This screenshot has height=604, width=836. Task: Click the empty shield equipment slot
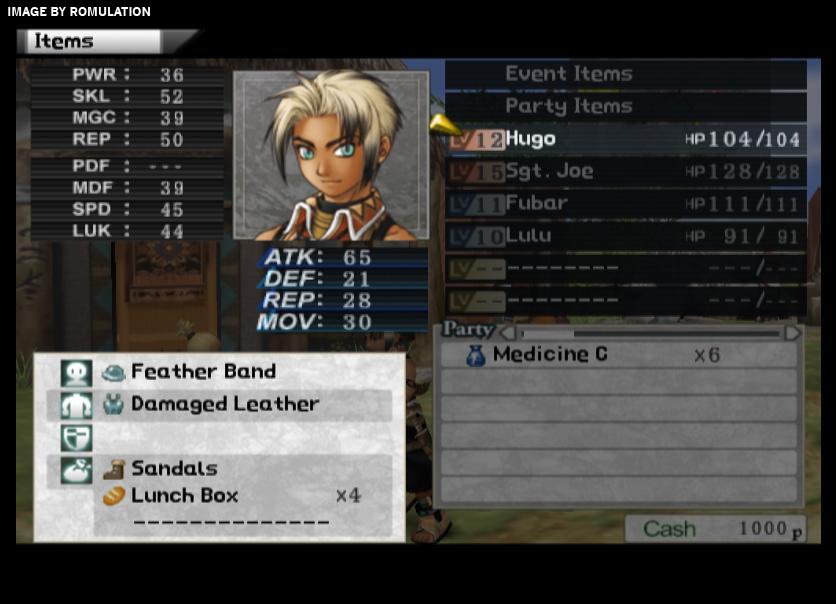(218, 437)
